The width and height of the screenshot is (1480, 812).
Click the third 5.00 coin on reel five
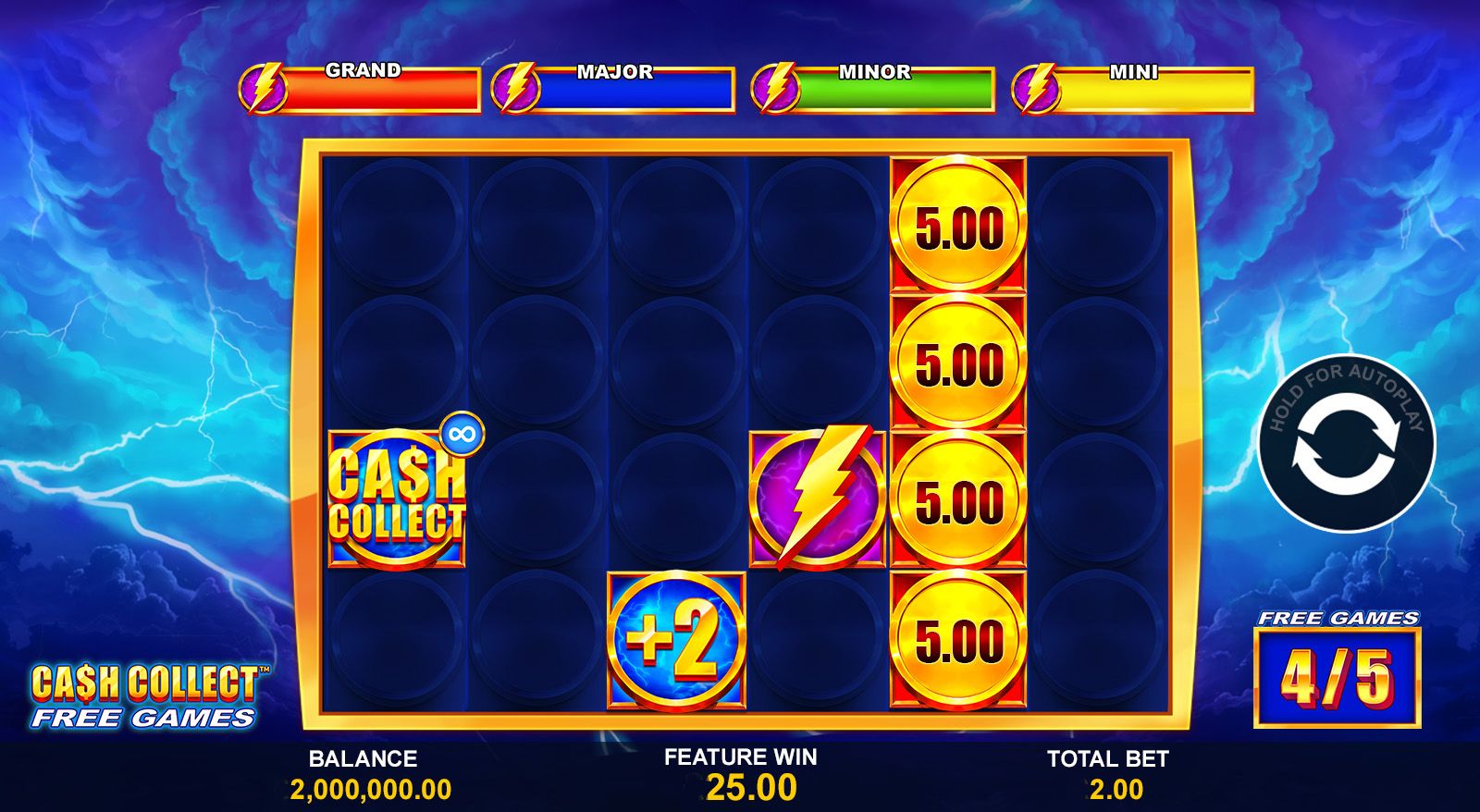point(957,498)
